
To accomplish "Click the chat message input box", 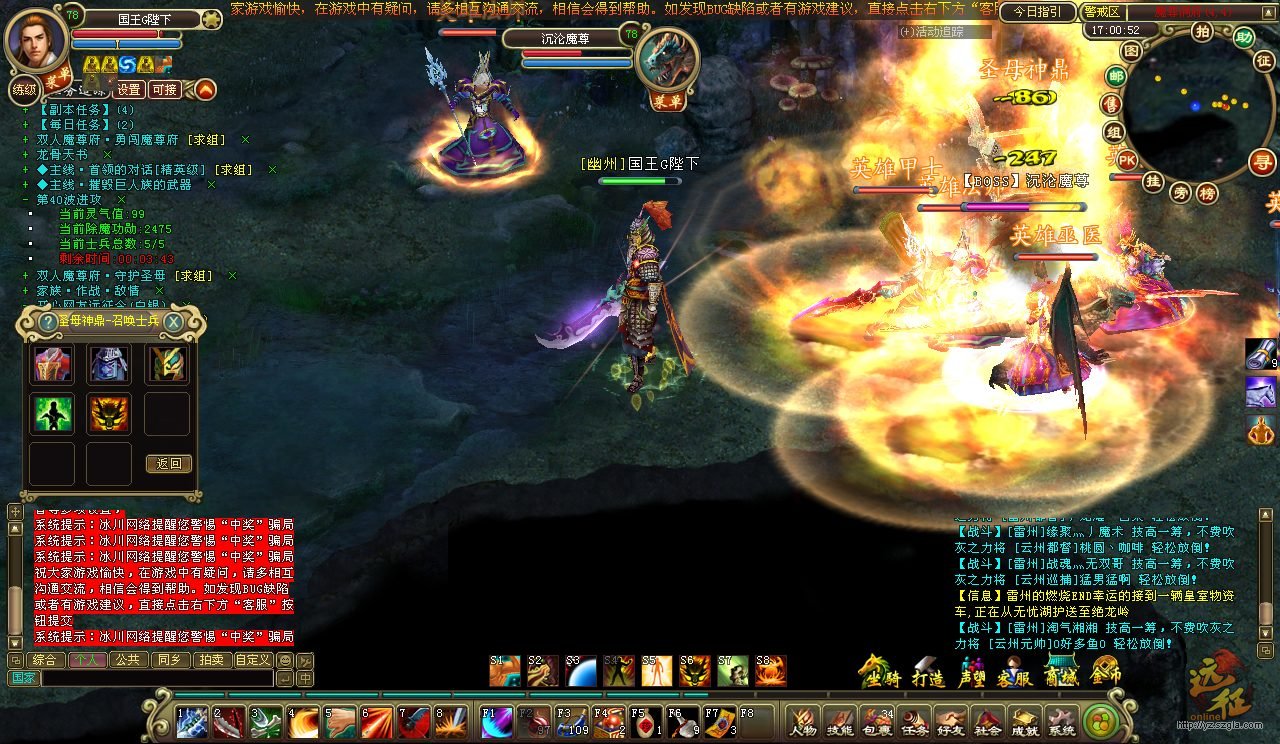I will tap(157, 678).
